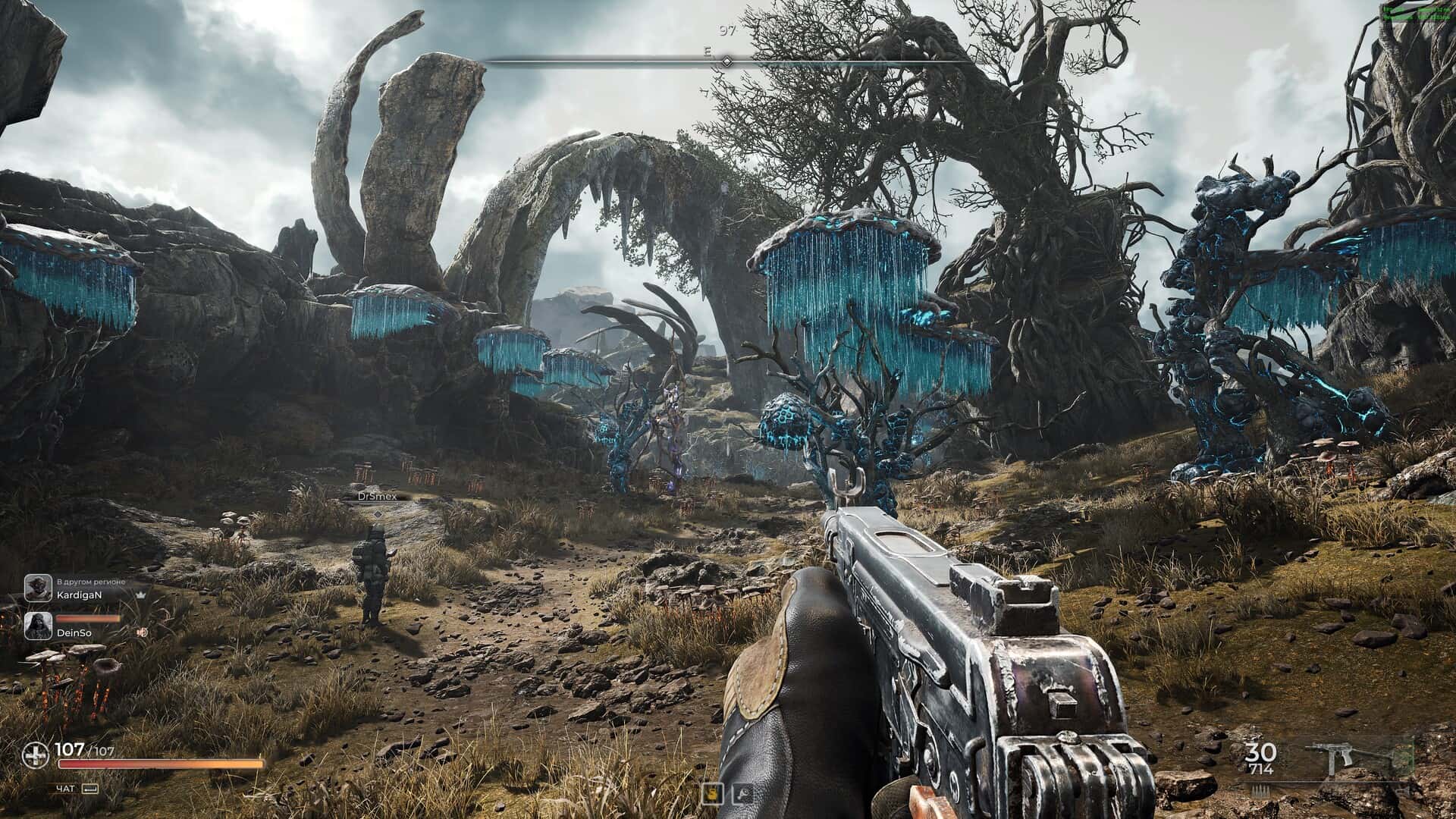This screenshot has width=1456, height=819.
Task: Select the key tool quick slot
Action: (x=741, y=793)
